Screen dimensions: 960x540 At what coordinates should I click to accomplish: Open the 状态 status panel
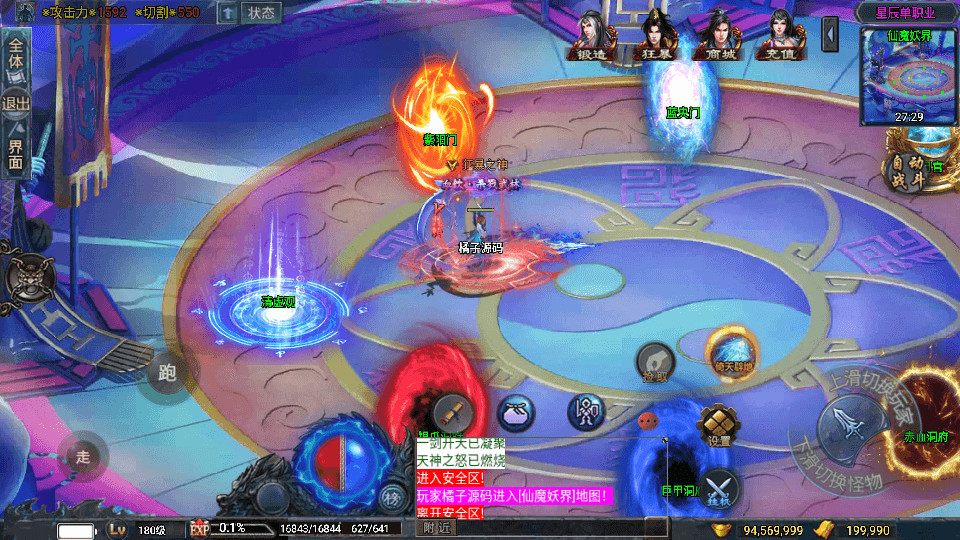coord(262,13)
